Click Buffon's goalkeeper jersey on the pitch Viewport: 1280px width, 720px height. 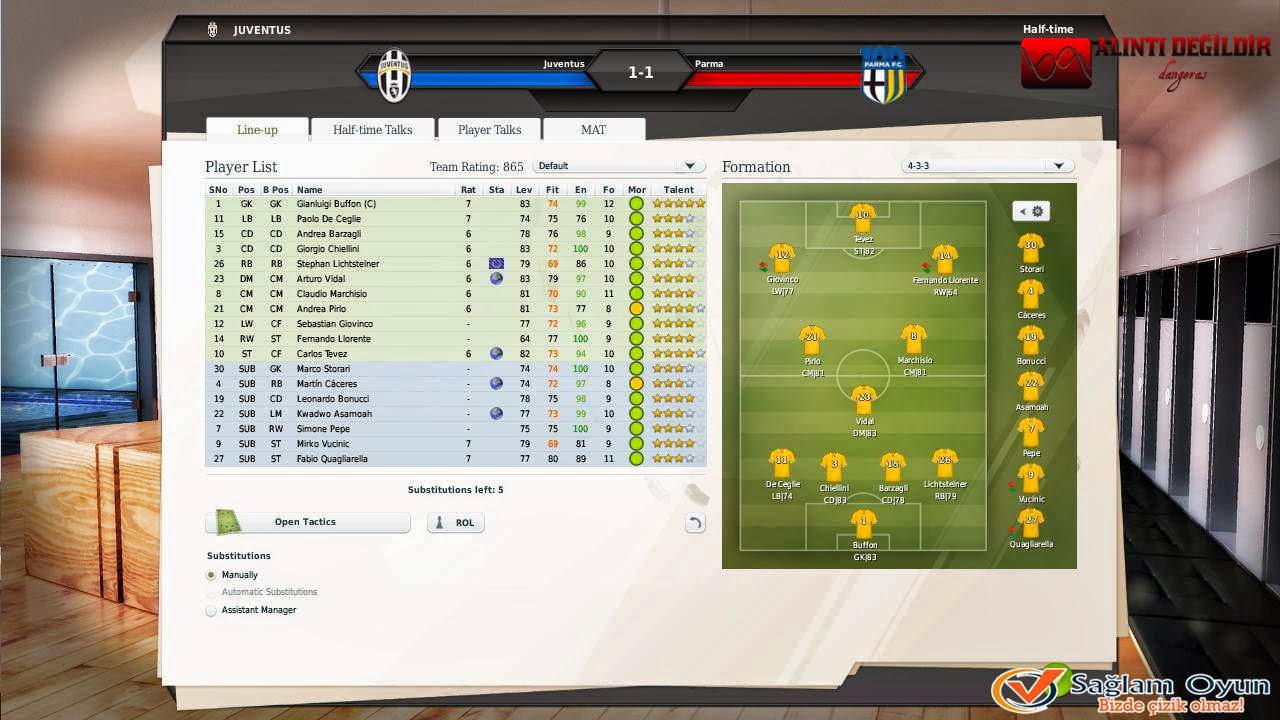[x=862, y=525]
